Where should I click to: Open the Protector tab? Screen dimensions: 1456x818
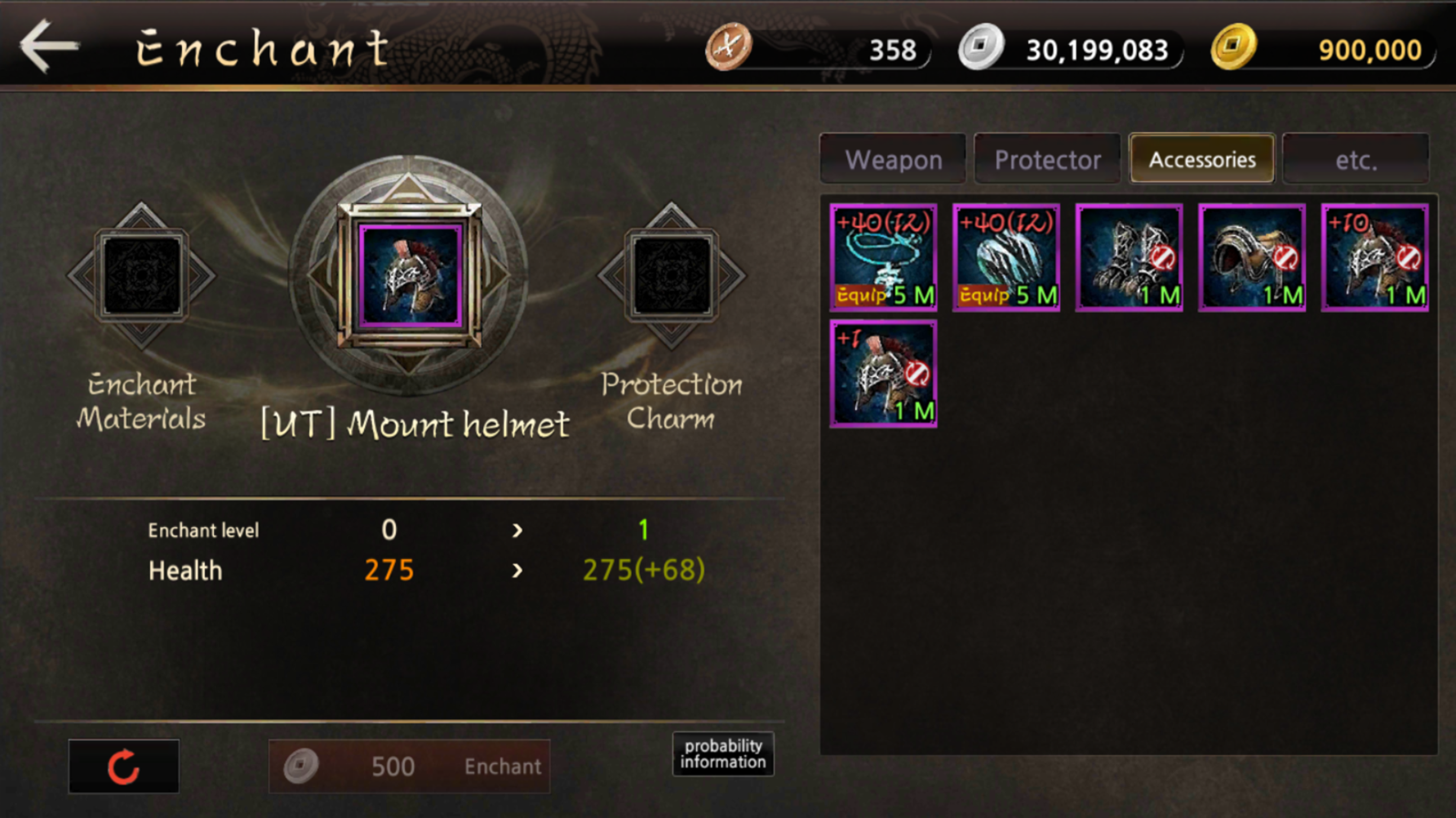click(x=1047, y=159)
